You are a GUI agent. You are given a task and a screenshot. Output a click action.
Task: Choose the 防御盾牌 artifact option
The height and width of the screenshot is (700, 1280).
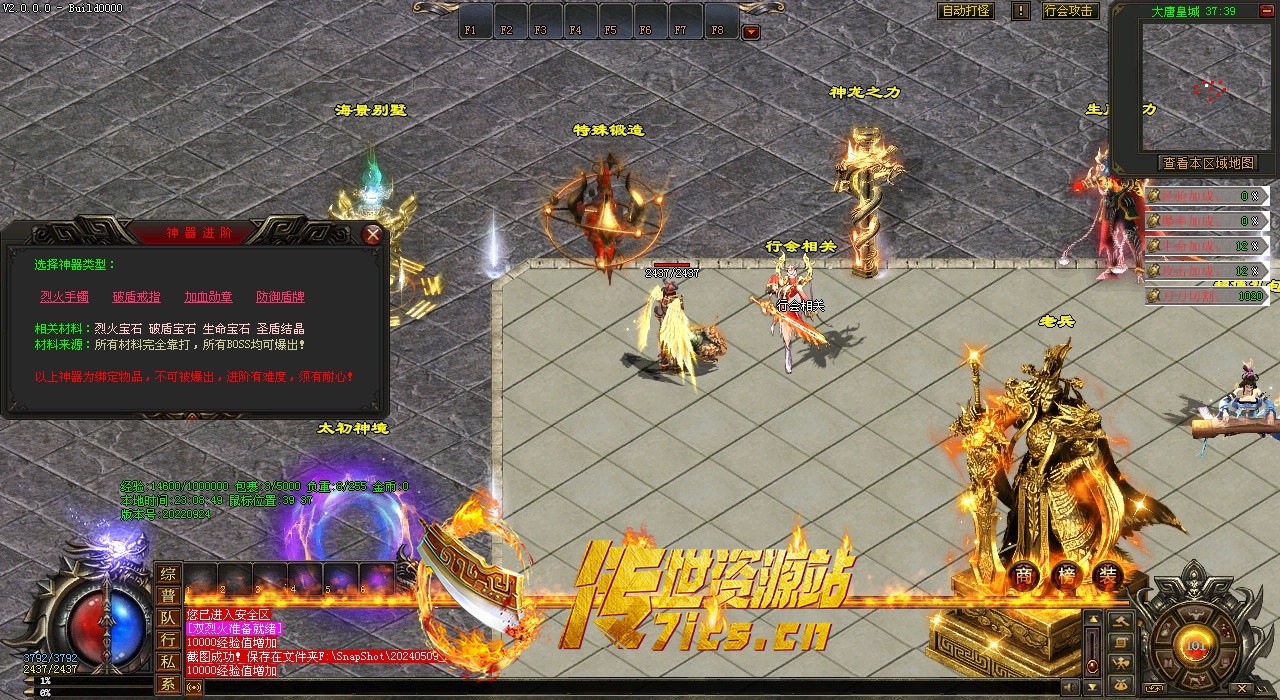[280, 297]
